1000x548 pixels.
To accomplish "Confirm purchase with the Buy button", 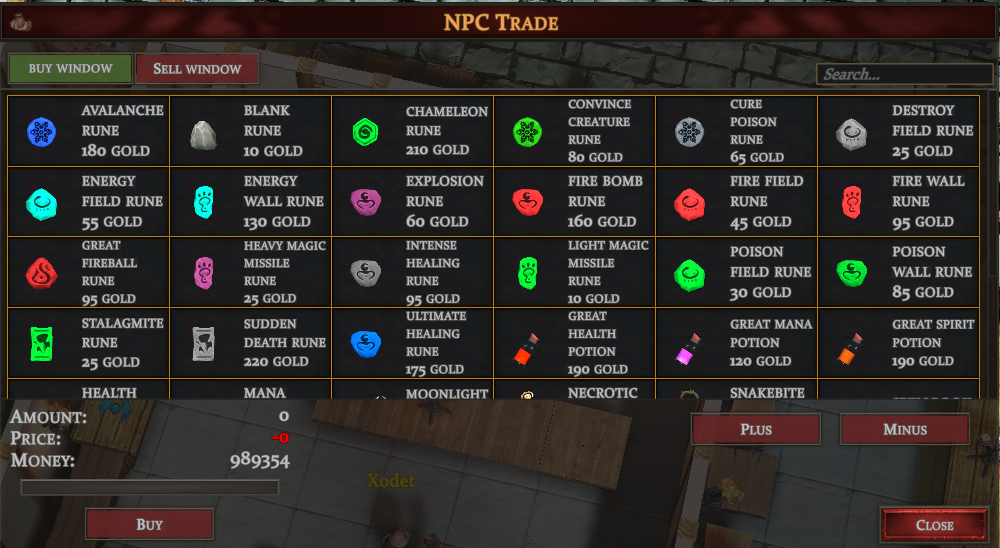I will (149, 524).
